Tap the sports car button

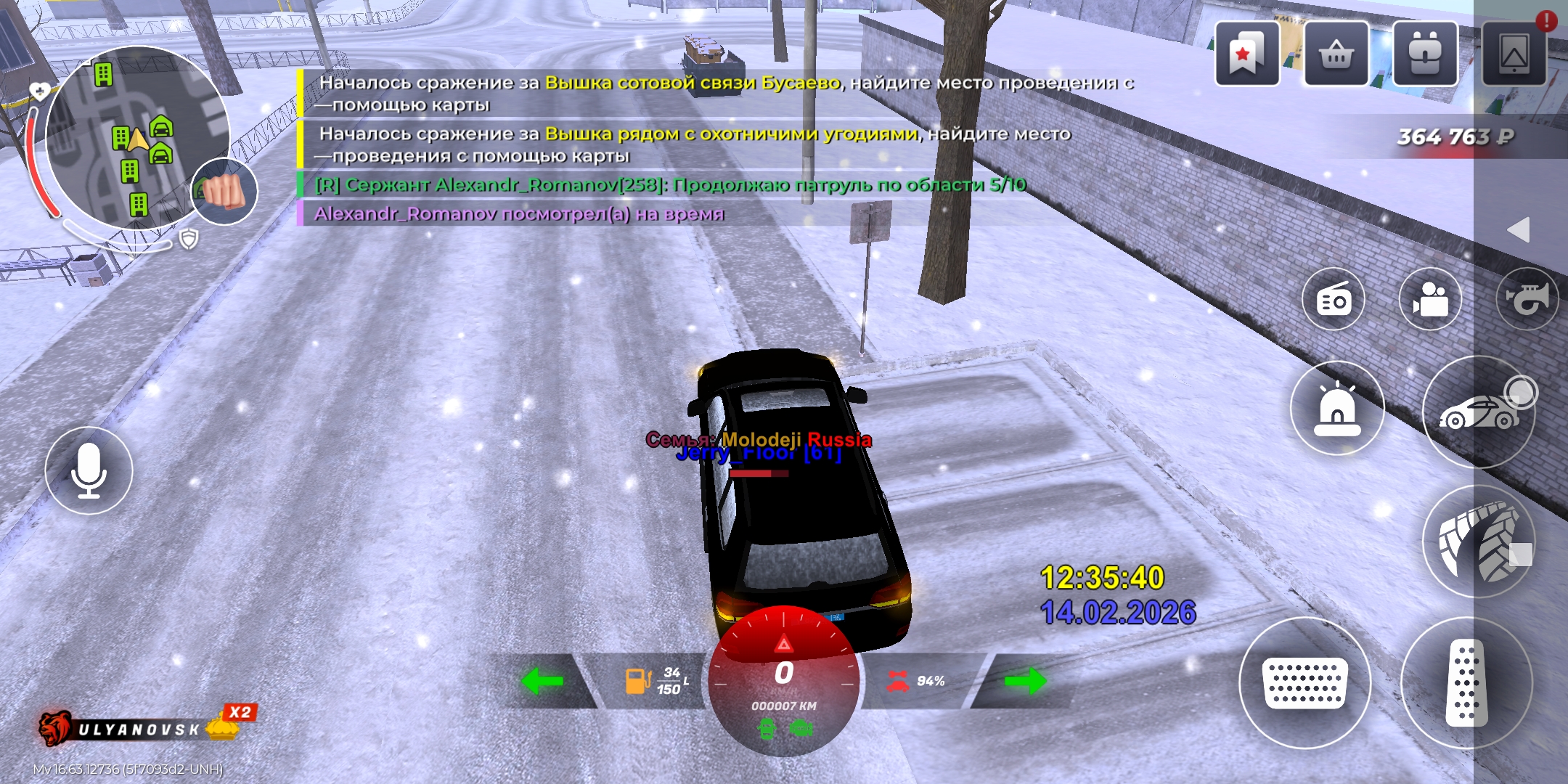[1479, 412]
